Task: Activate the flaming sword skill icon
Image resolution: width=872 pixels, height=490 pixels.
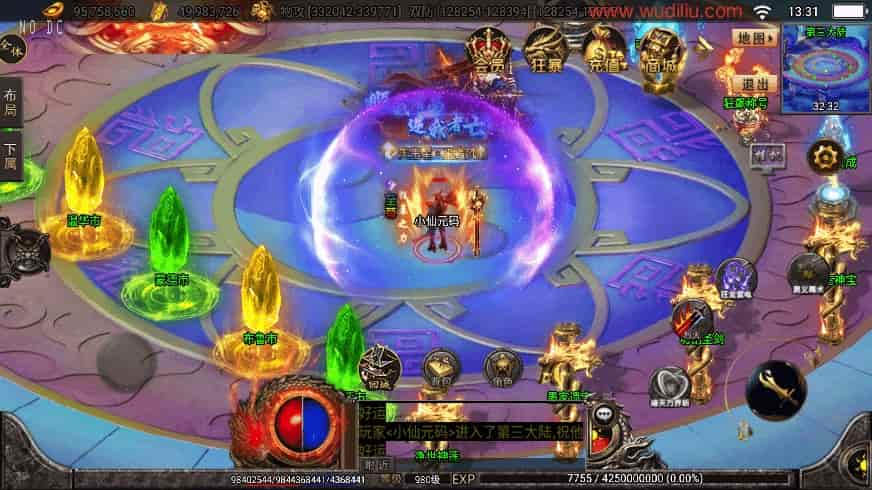Action: click(x=691, y=321)
